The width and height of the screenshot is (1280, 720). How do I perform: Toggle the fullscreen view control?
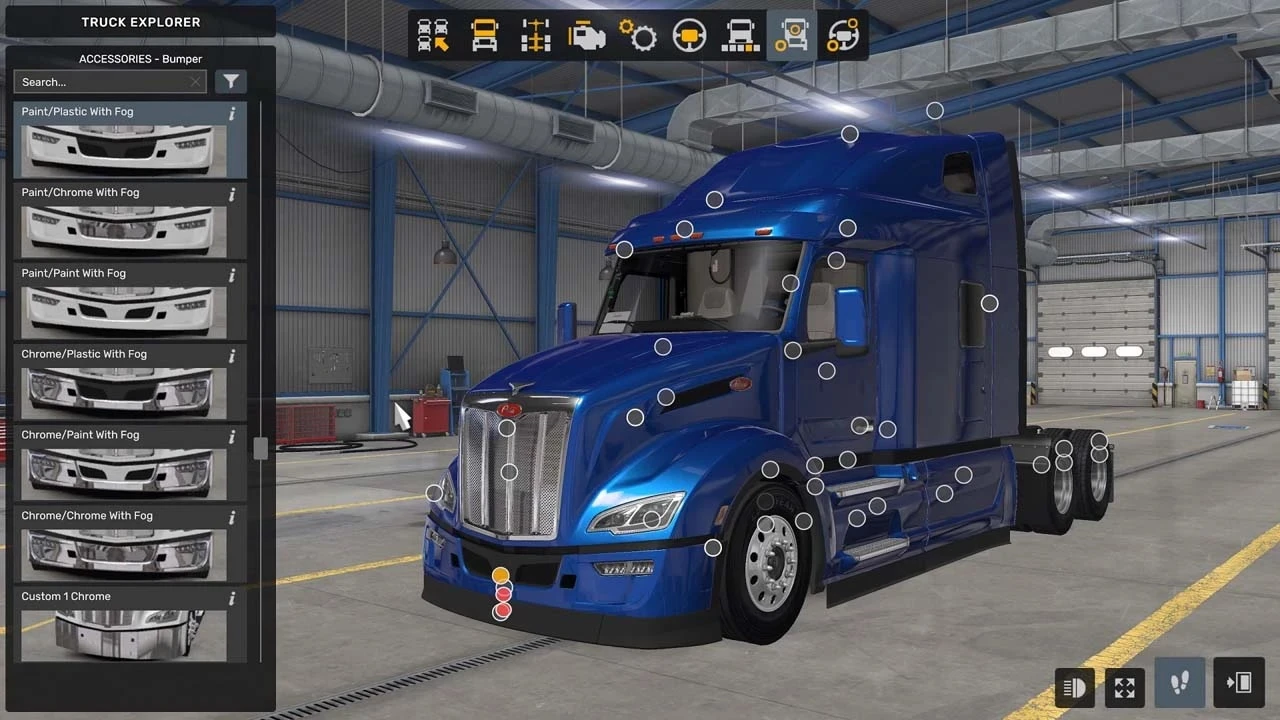tap(1124, 687)
